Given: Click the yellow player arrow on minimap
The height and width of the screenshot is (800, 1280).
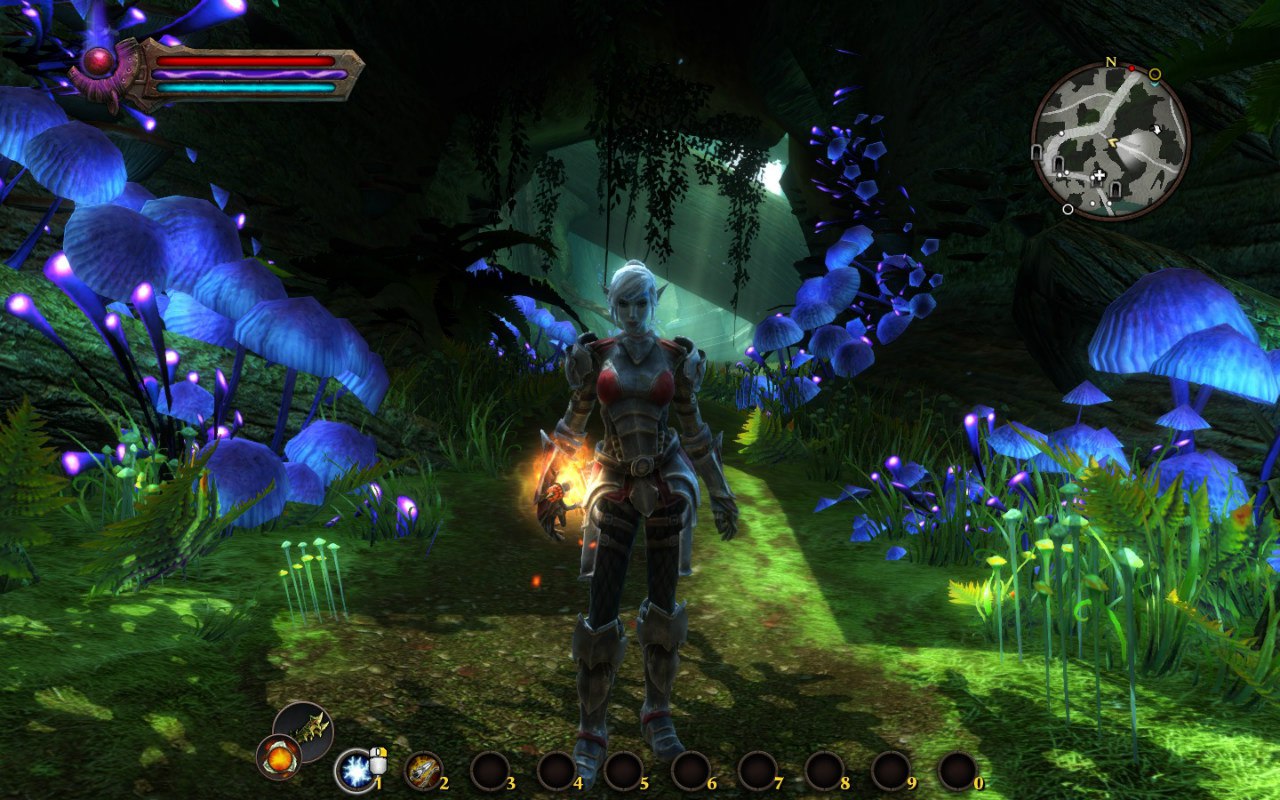Looking at the screenshot, I should [1112, 144].
